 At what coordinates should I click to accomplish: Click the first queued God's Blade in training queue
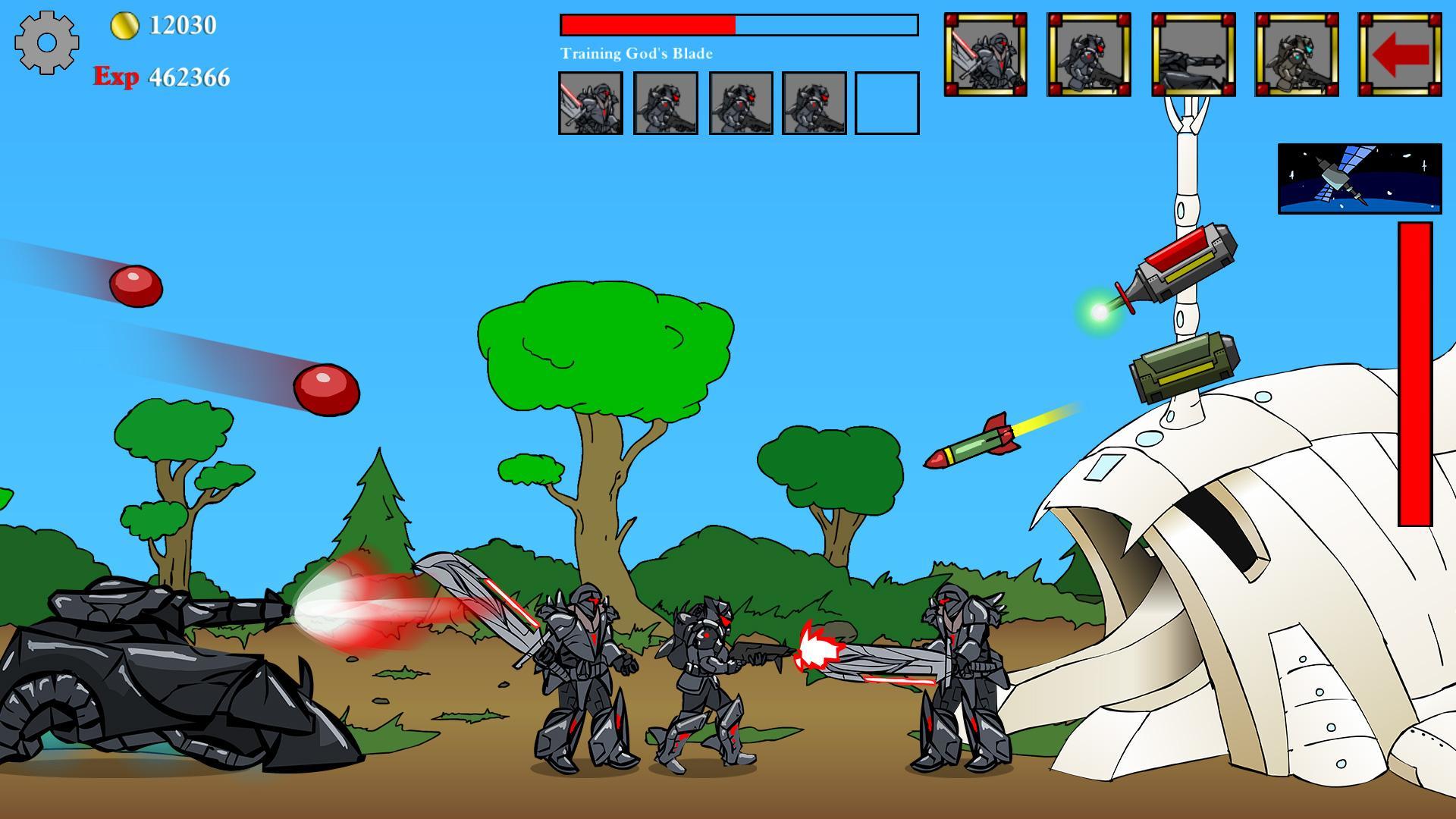click(592, 102)
